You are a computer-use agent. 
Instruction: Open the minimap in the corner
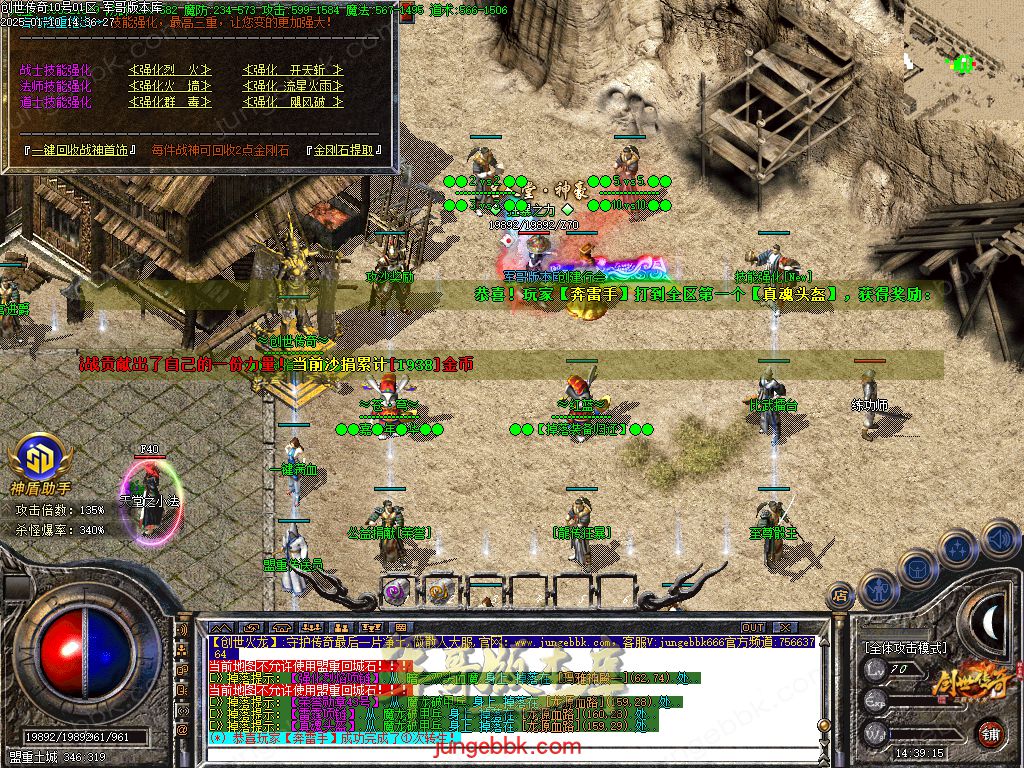point(962,45)
